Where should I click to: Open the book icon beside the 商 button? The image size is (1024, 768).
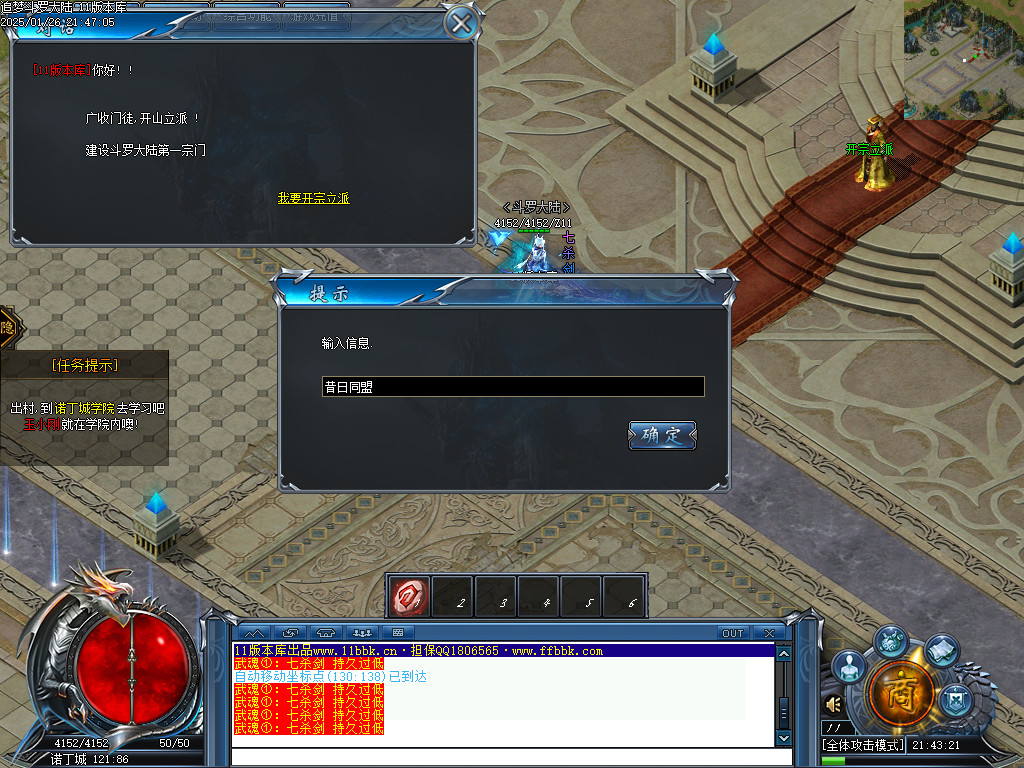942,651
